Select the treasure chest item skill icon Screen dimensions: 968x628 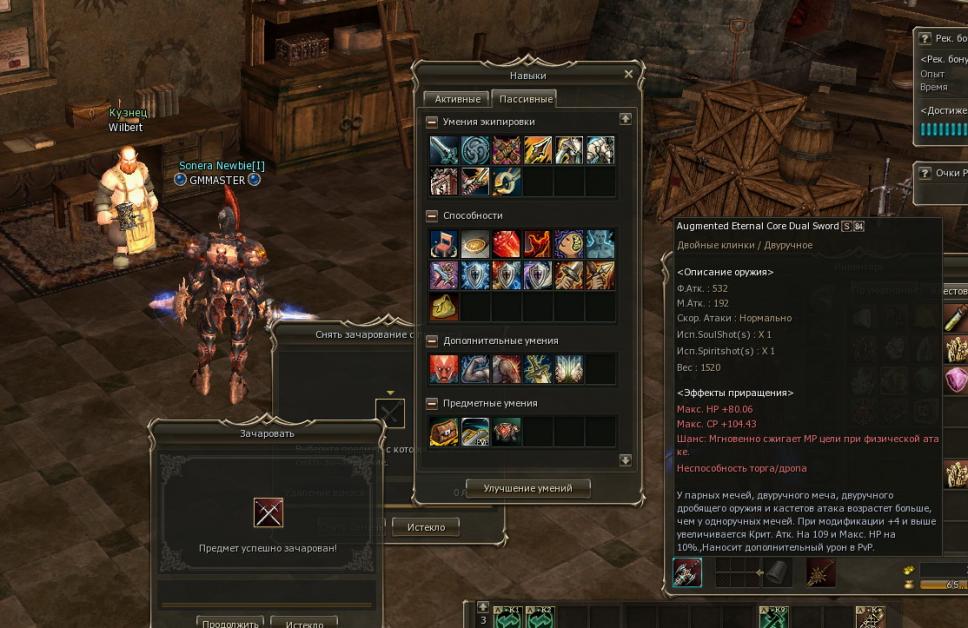pos(444,431)
